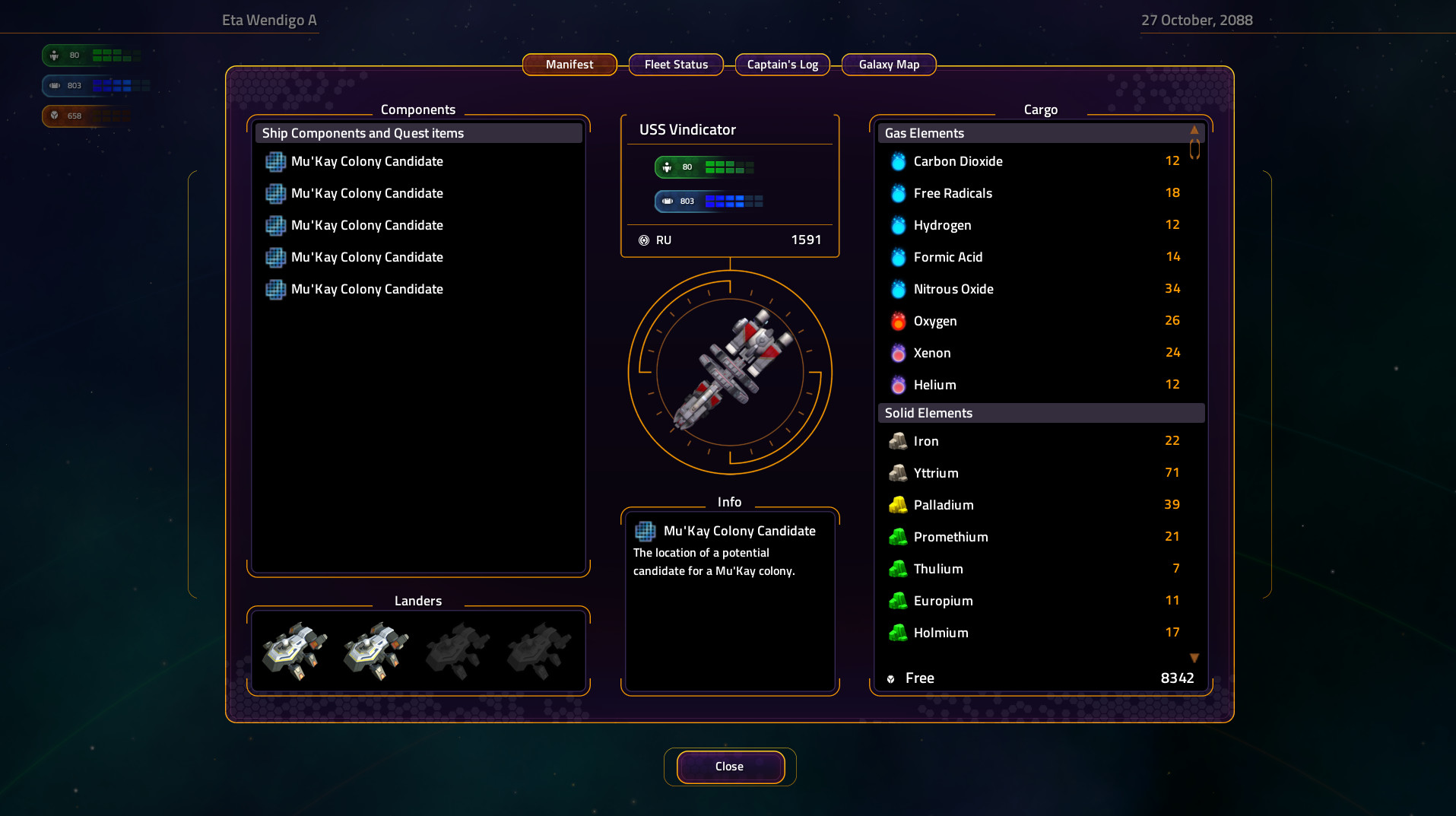Viewport: 1456px width, 816px height.
Task: Select the first lander thumbnail
Action: point(294,649)
